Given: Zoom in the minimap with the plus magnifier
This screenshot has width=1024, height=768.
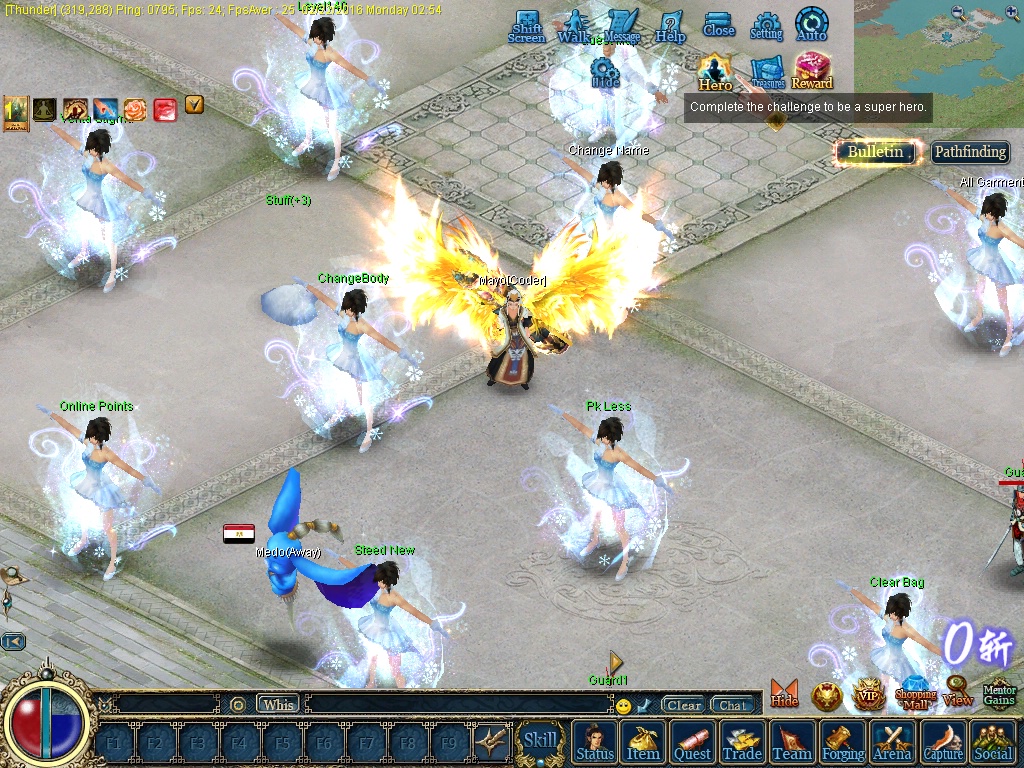Looking at the screenshot, I should [1010, 13].
